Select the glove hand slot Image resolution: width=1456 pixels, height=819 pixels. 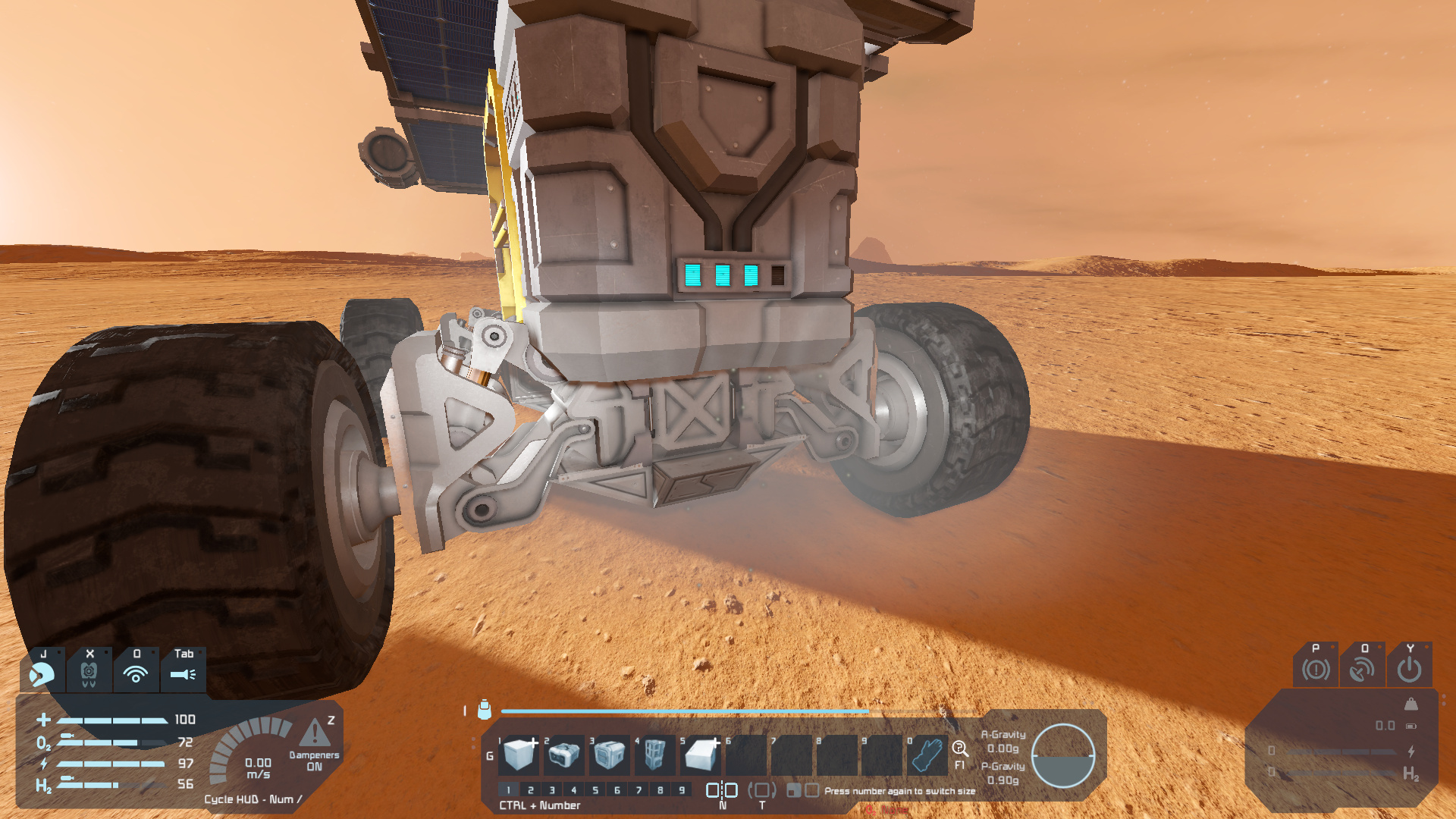coord(927,755)
